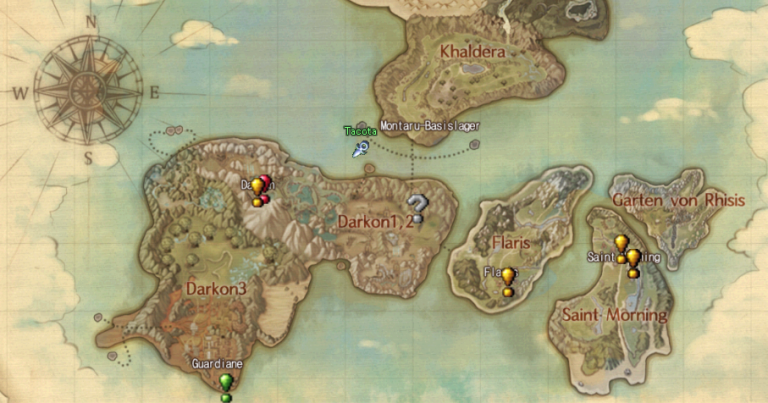768x403 pixels.
Task: Click the gray question mark marker
Action: click(x=418, y=207)
